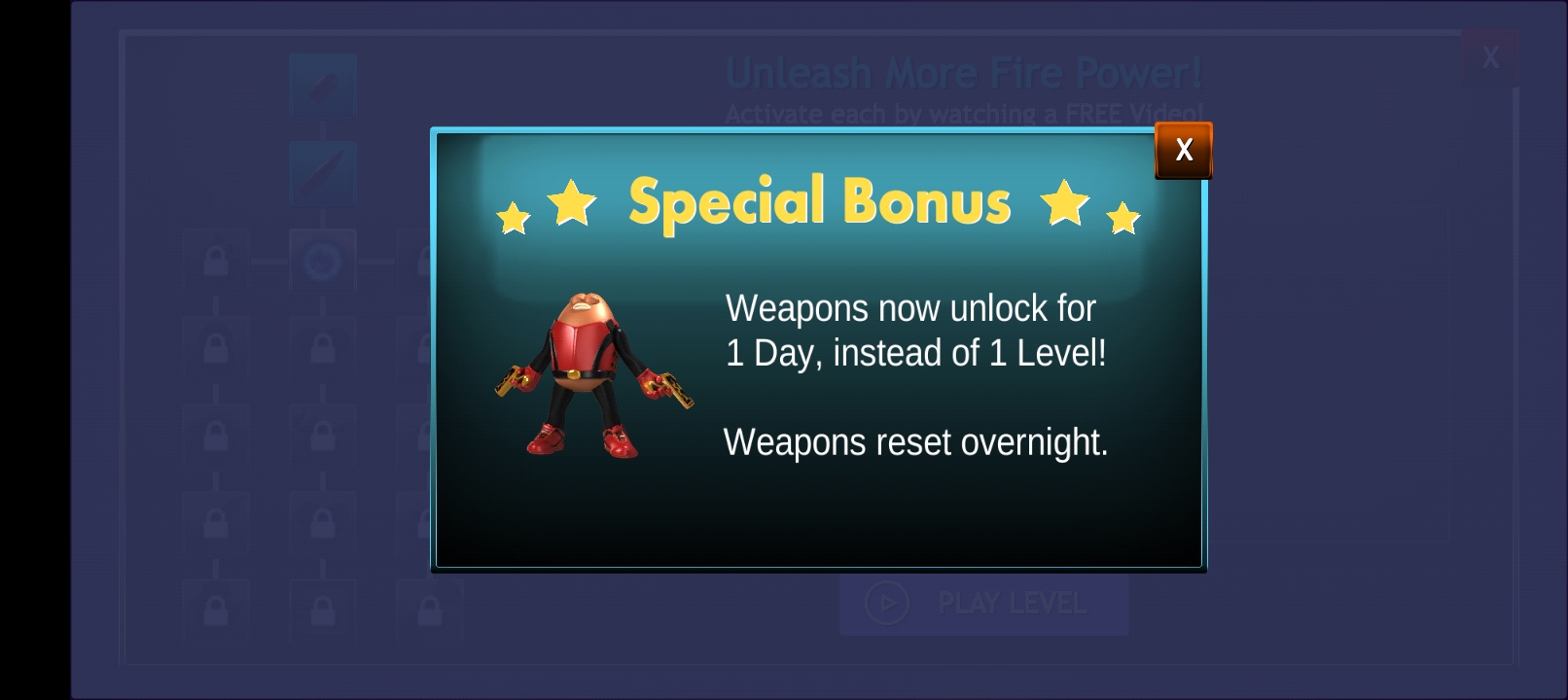Click the small outlined star at far left

coord(513,218)
